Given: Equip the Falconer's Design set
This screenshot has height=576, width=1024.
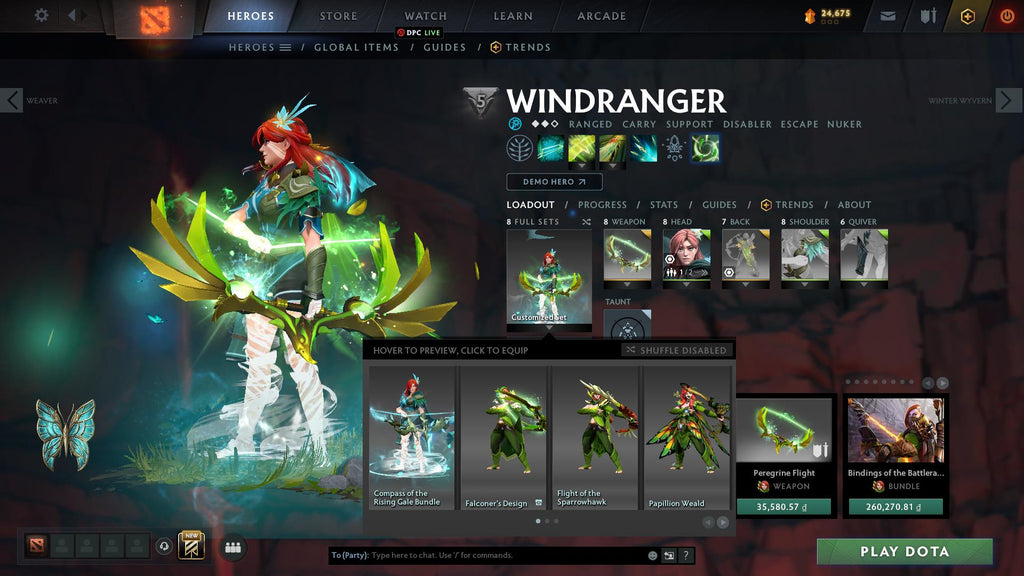Looking at the screenshot, I should [503, 438].
